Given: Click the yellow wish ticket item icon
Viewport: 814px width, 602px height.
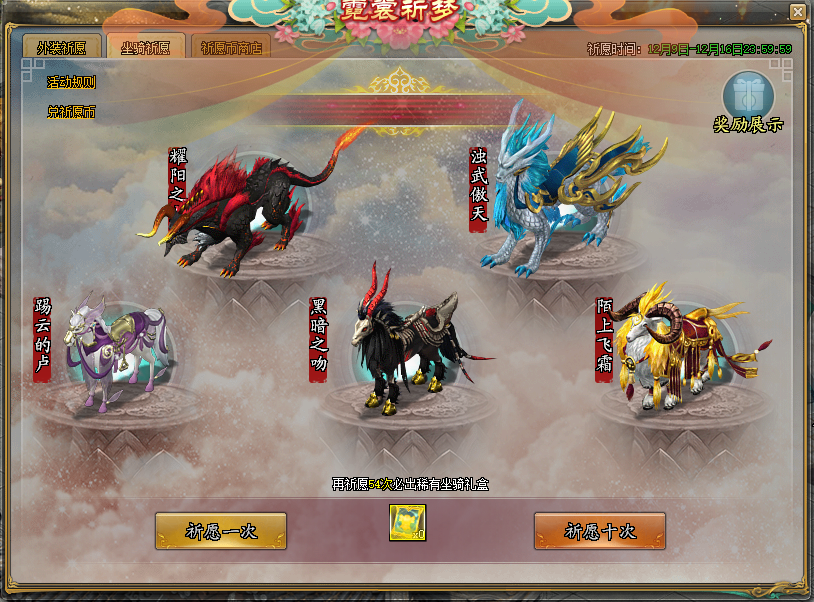Looking at the screenshot, I should (x=408, y=523).
